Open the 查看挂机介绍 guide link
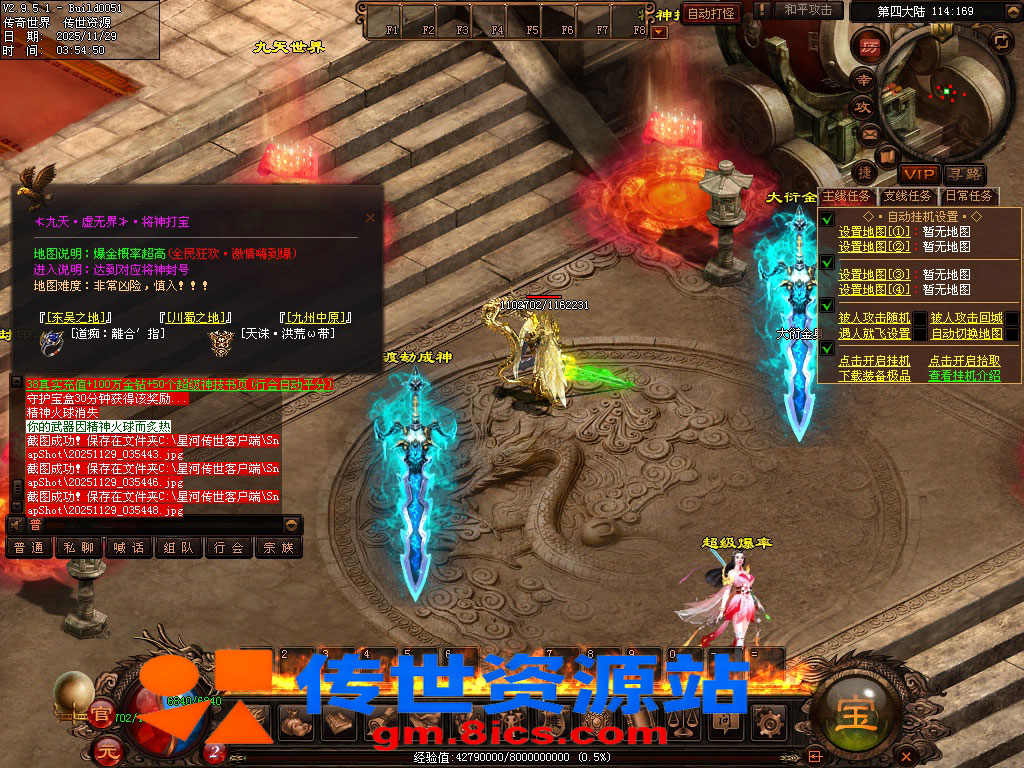1024x768 pixels. click(964, 376)
